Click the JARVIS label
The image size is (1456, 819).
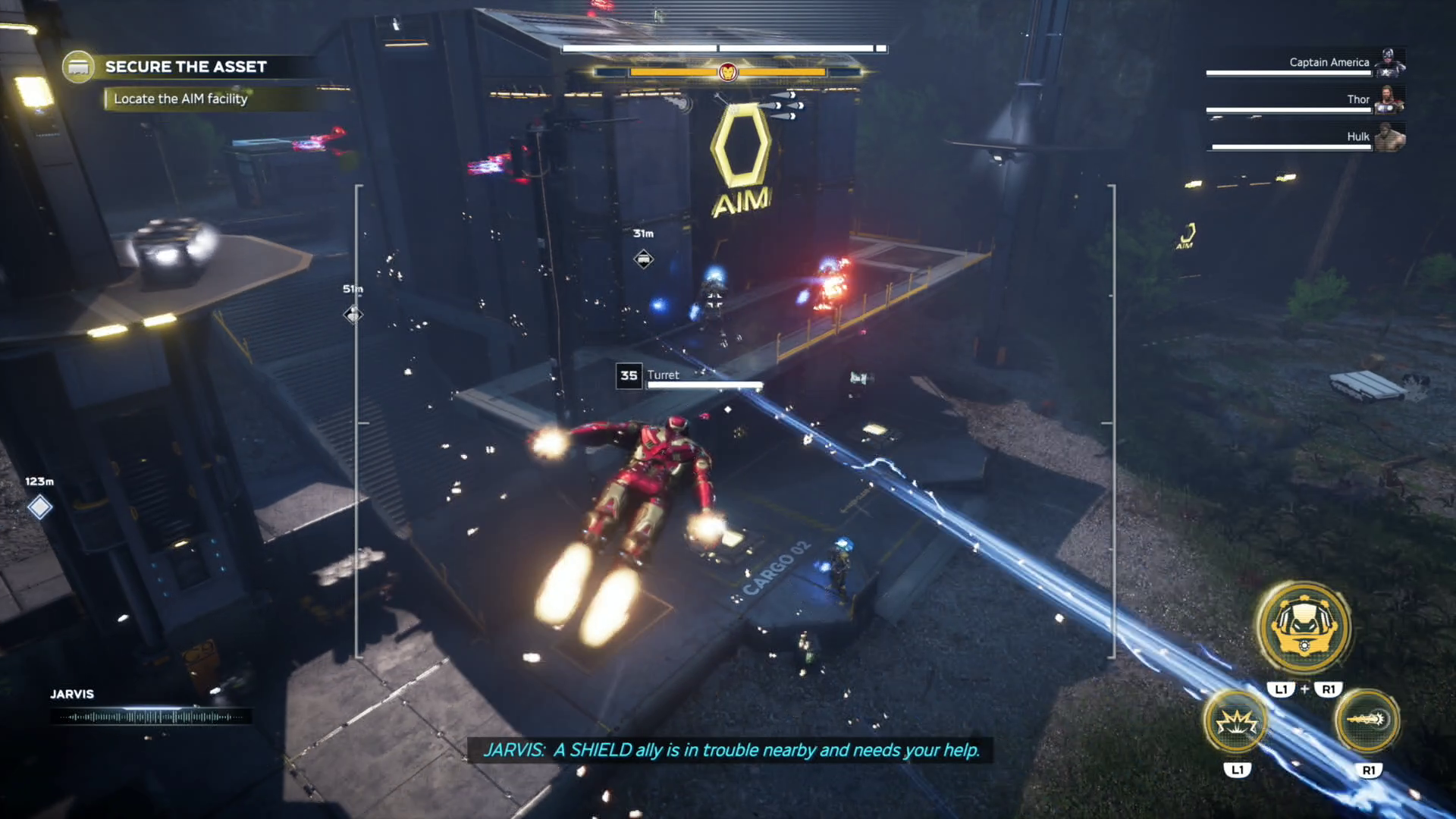[72, 694]
